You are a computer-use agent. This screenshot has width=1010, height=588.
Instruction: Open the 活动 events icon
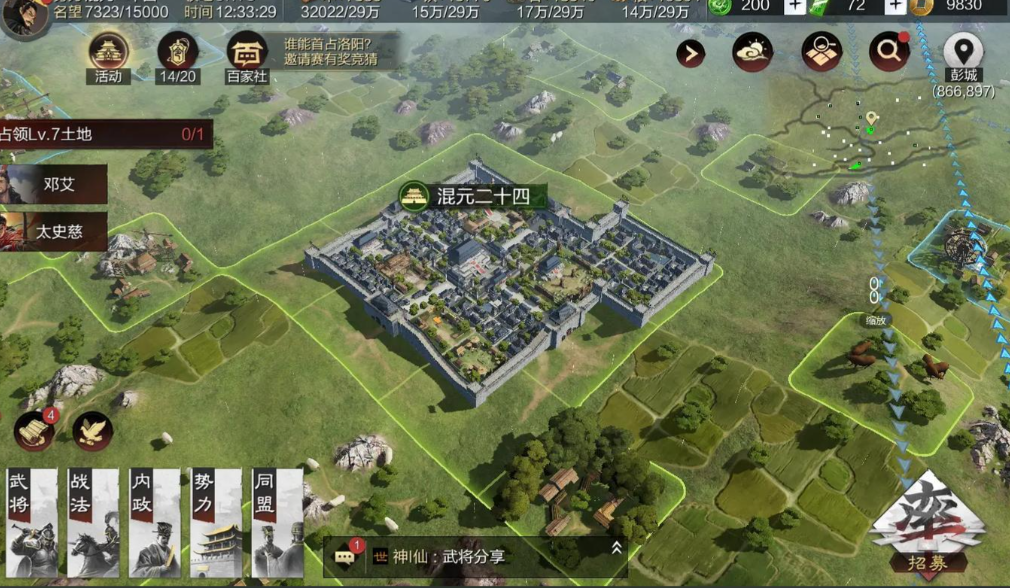108,55
